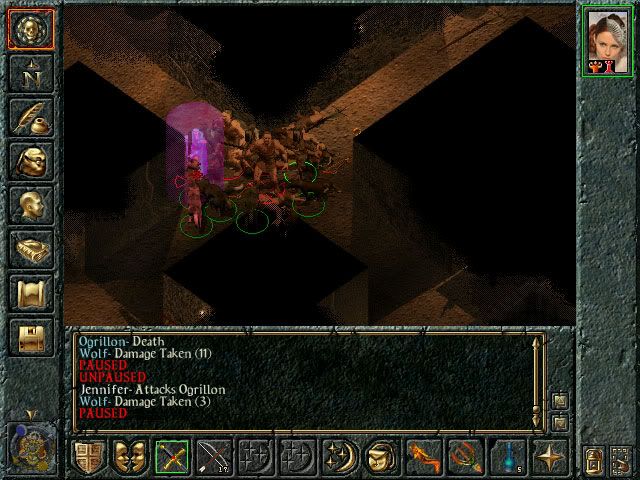Activate the shield guard action
The image size is (640, 480).
(x=89, y=458)
